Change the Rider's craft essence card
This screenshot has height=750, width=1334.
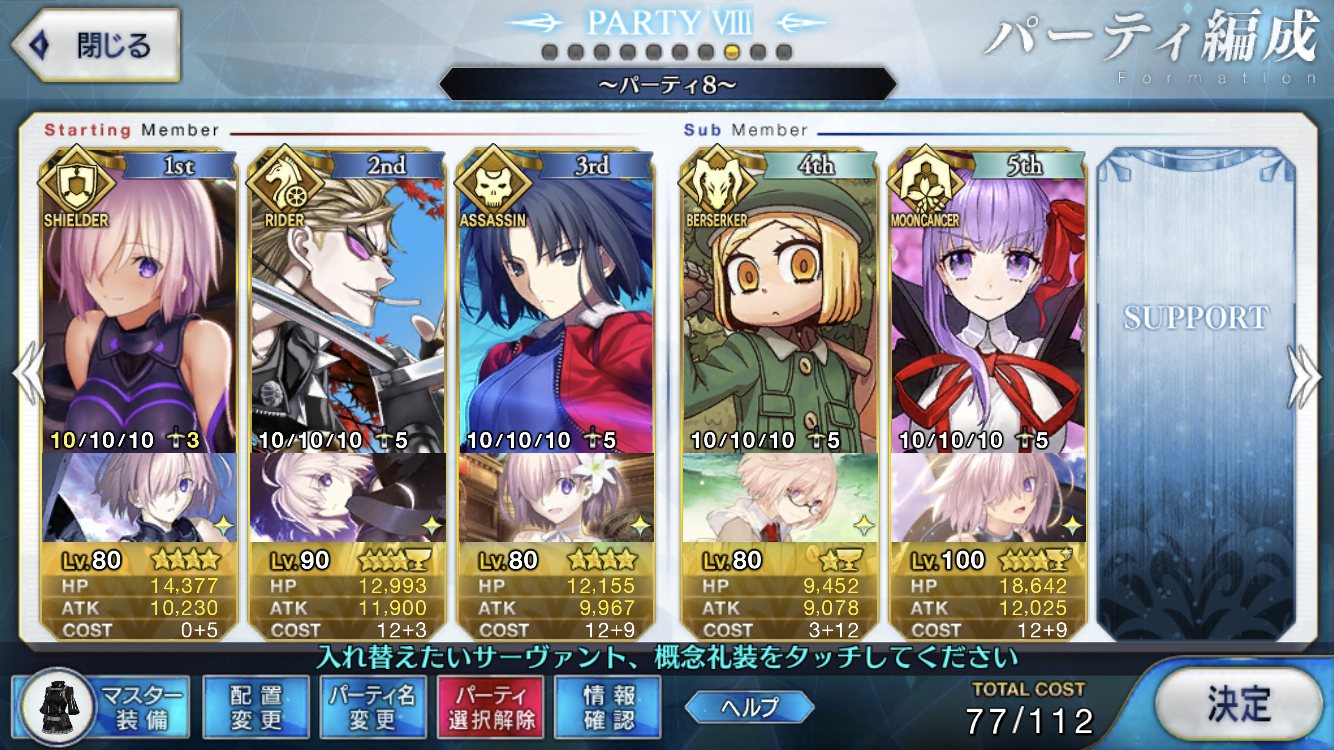[x=347, y=497]
